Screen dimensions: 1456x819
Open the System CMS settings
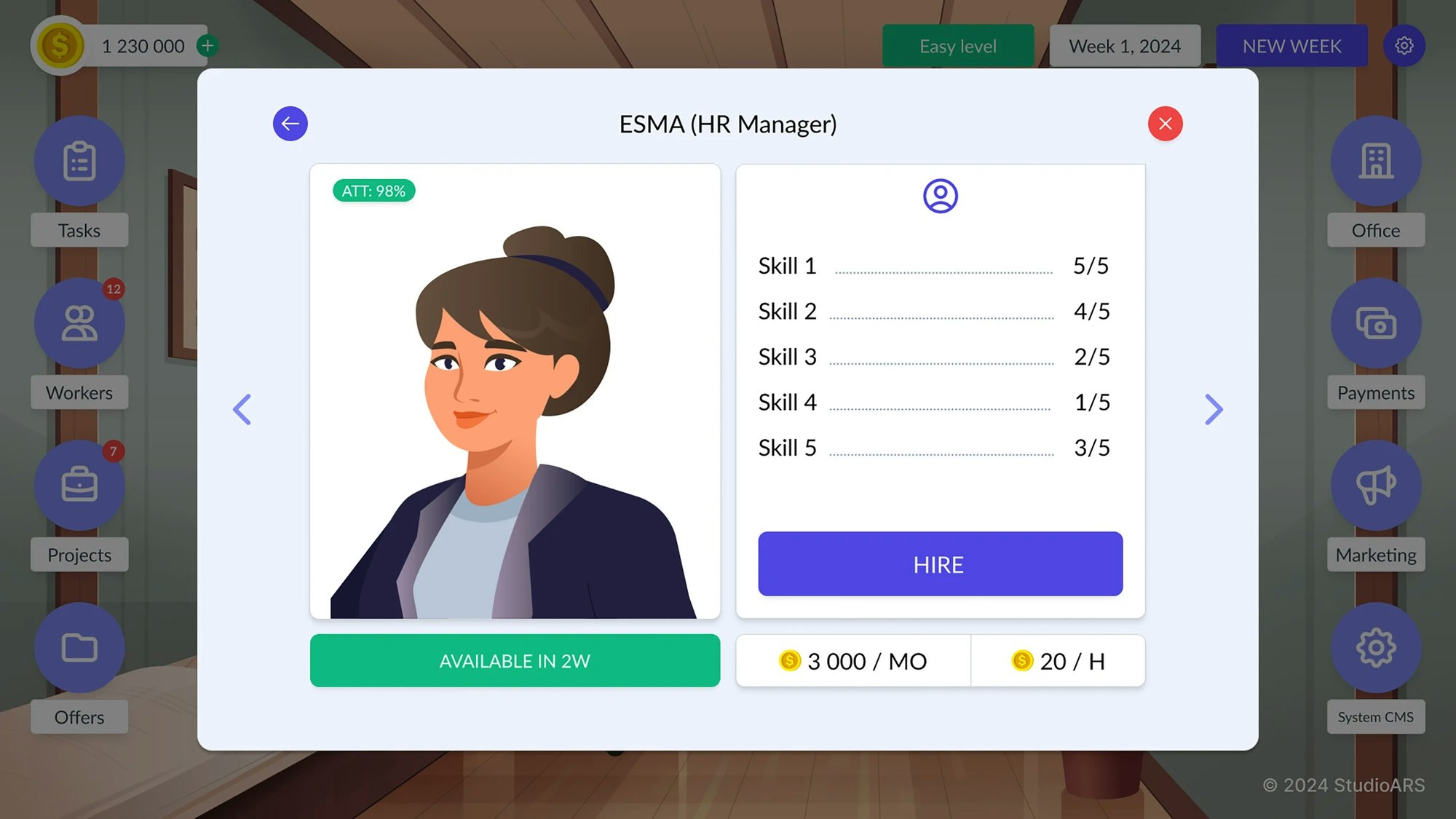pyautogui.click(x=1375, y=648)
